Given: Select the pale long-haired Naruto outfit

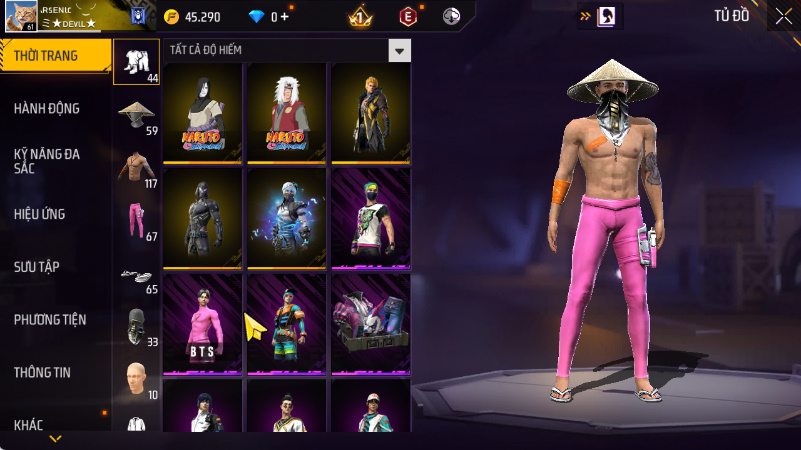Looking at the screenshot, I should (204, 112).
